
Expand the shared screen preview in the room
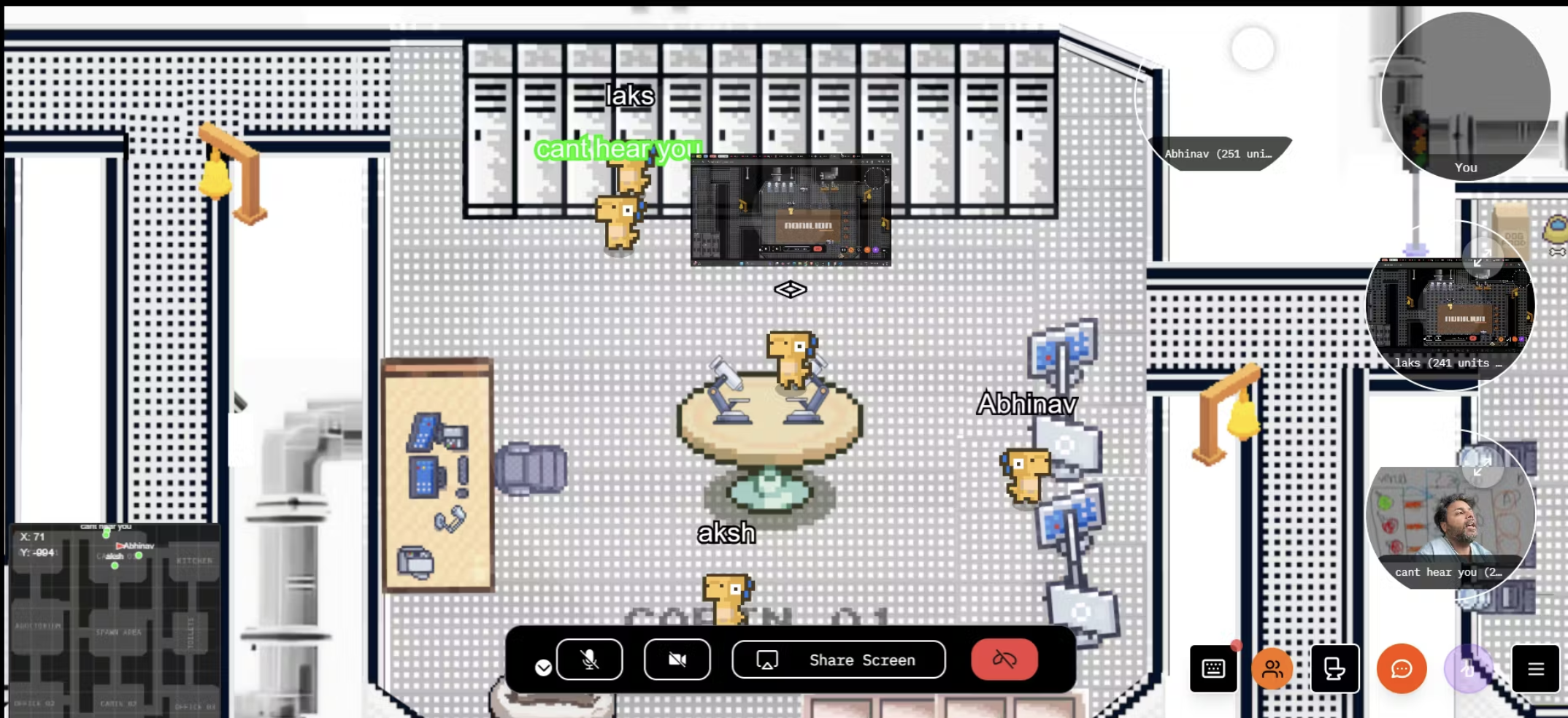coord(791,210)
